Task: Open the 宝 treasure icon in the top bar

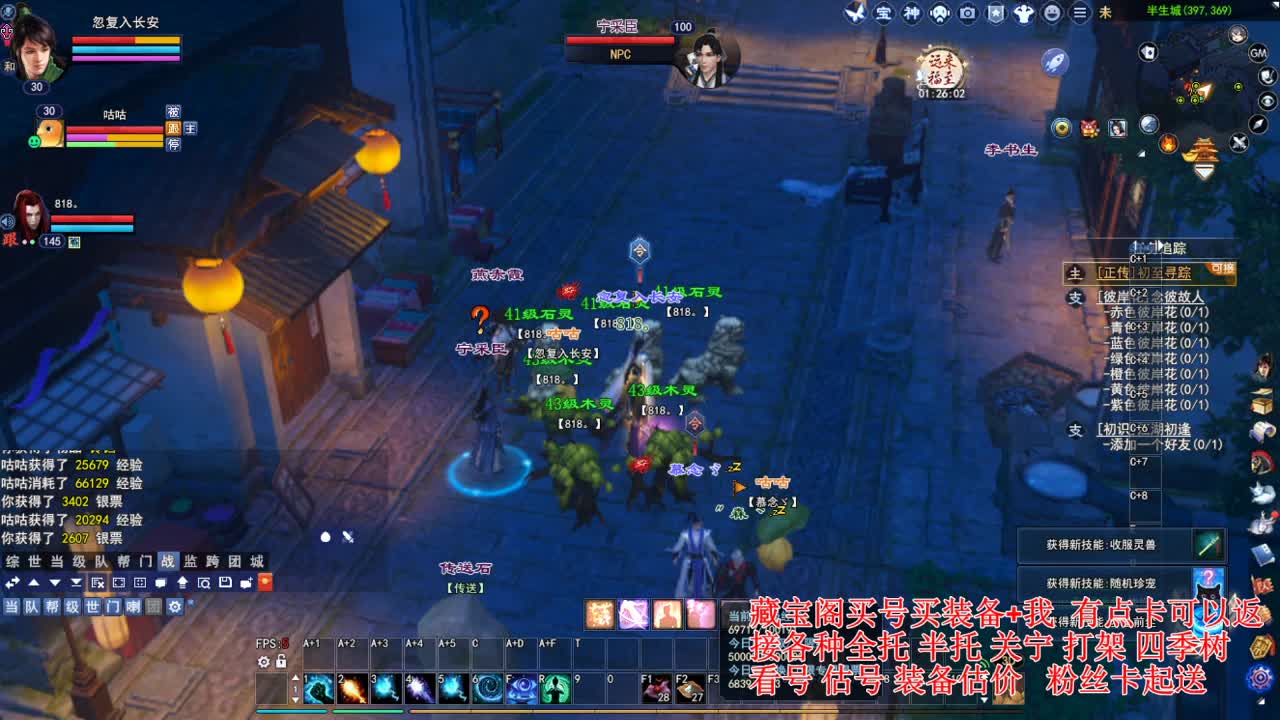Action: [885, 14]
